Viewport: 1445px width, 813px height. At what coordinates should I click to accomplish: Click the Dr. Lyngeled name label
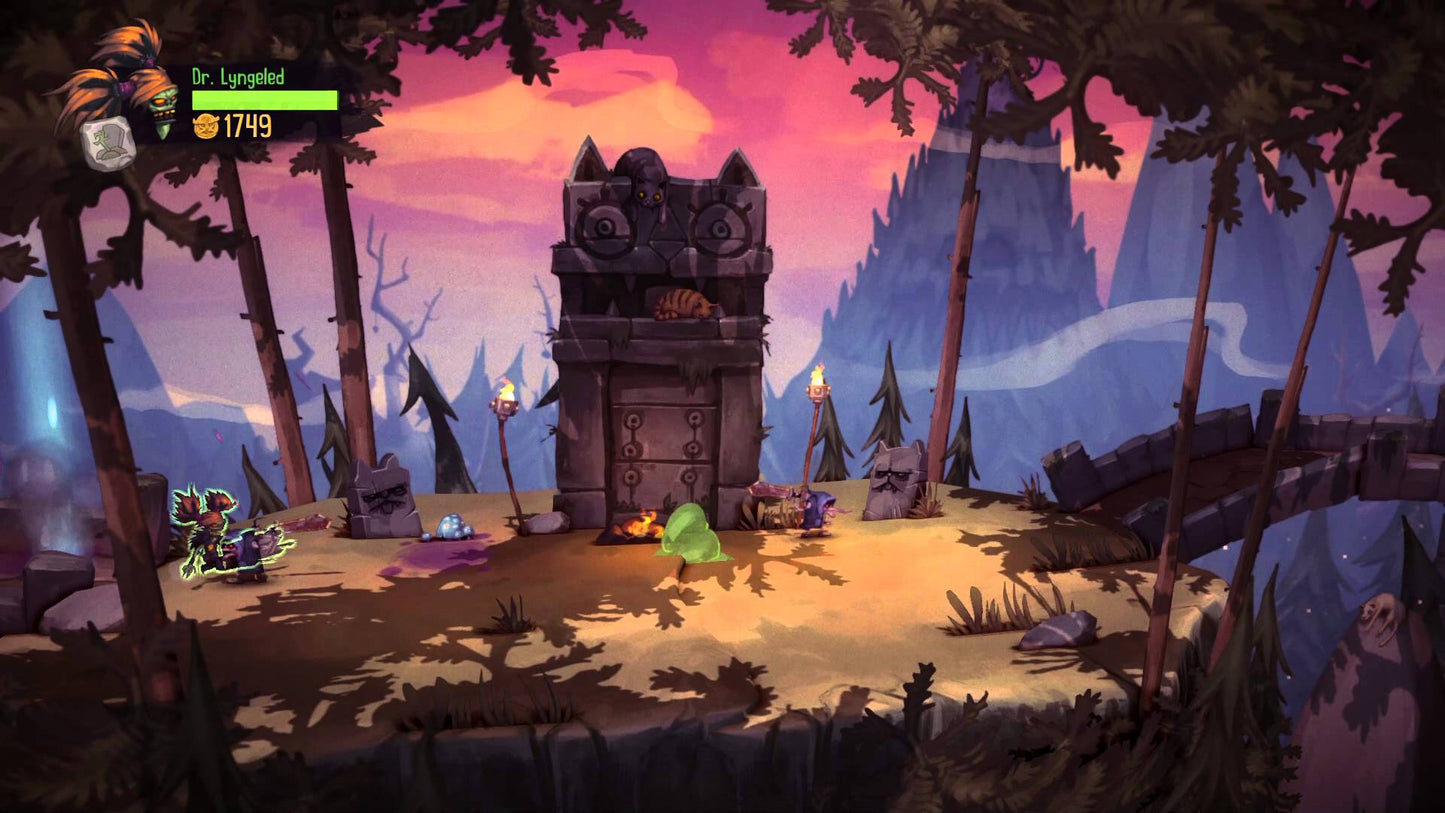(236, 75)
